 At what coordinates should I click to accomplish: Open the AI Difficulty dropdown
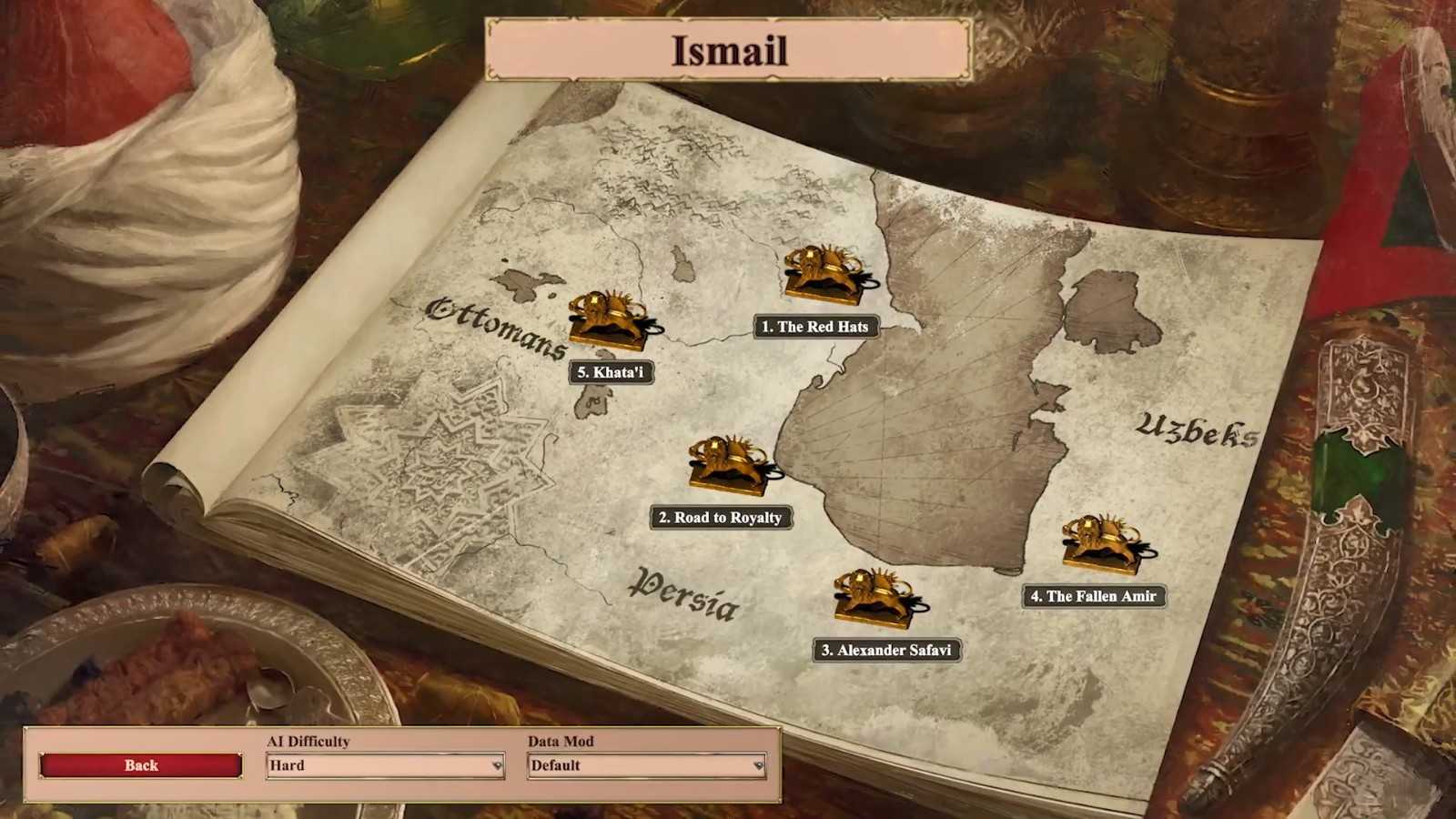(385, 765)
